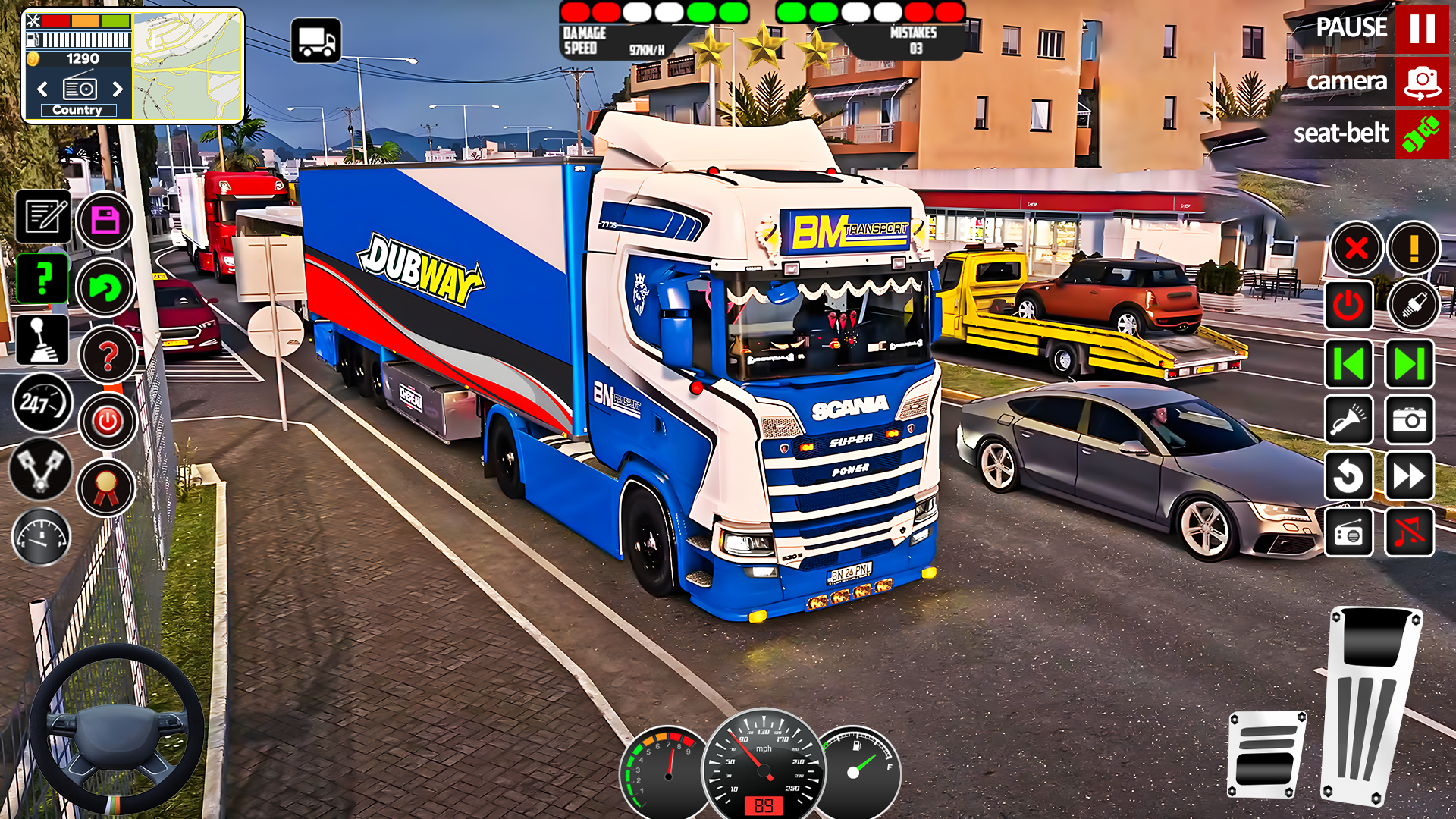
Task: Tap the truck icon button
Action: pos(315,41)
